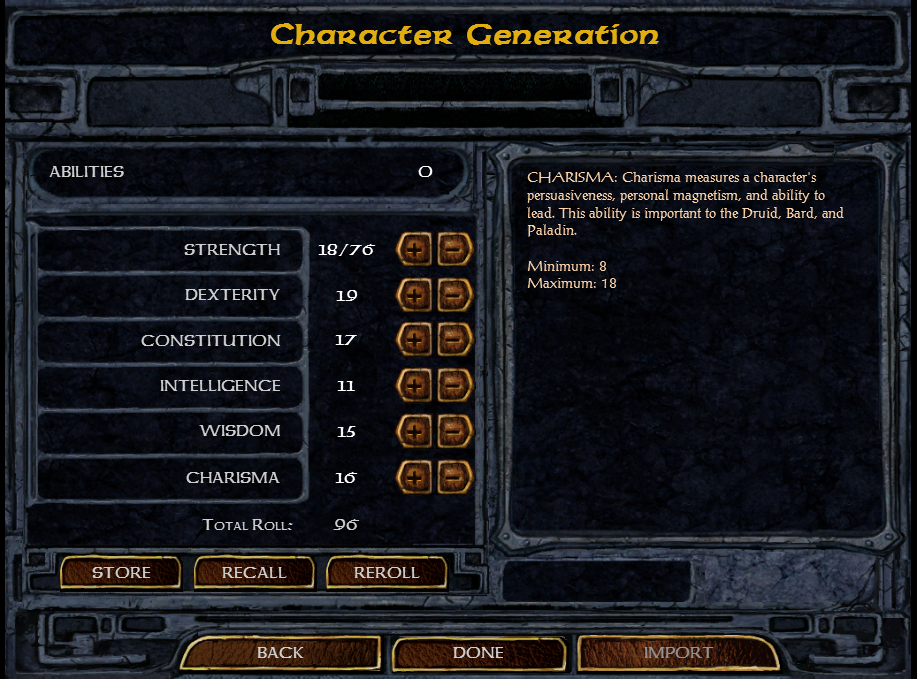The image size is (917, 679).
Task: Select the Strength ability label
Action: (232, 249)
